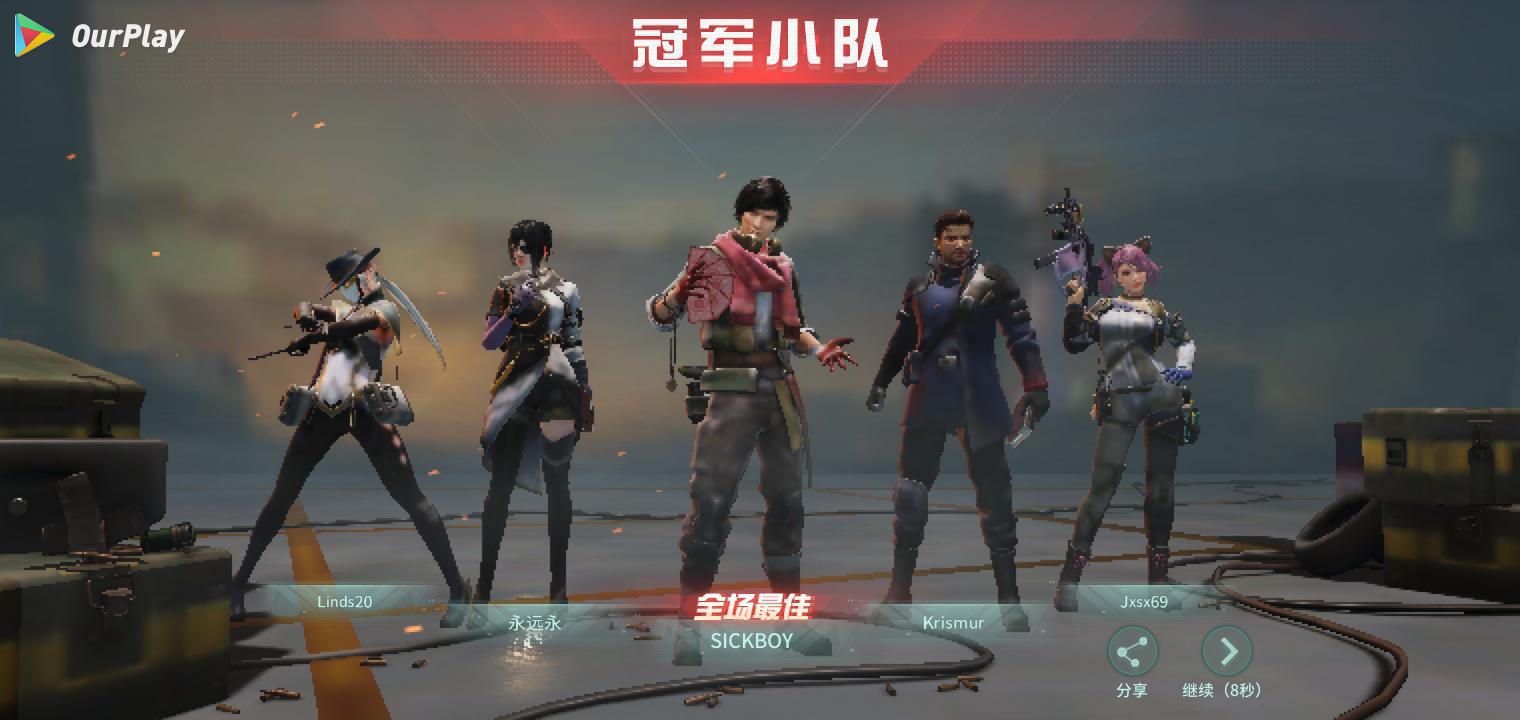Image resolution: width=1520 pixels, height=720 pixels.
Task: Open sharing via the 分享 text label
Action: click(1133, 690)
